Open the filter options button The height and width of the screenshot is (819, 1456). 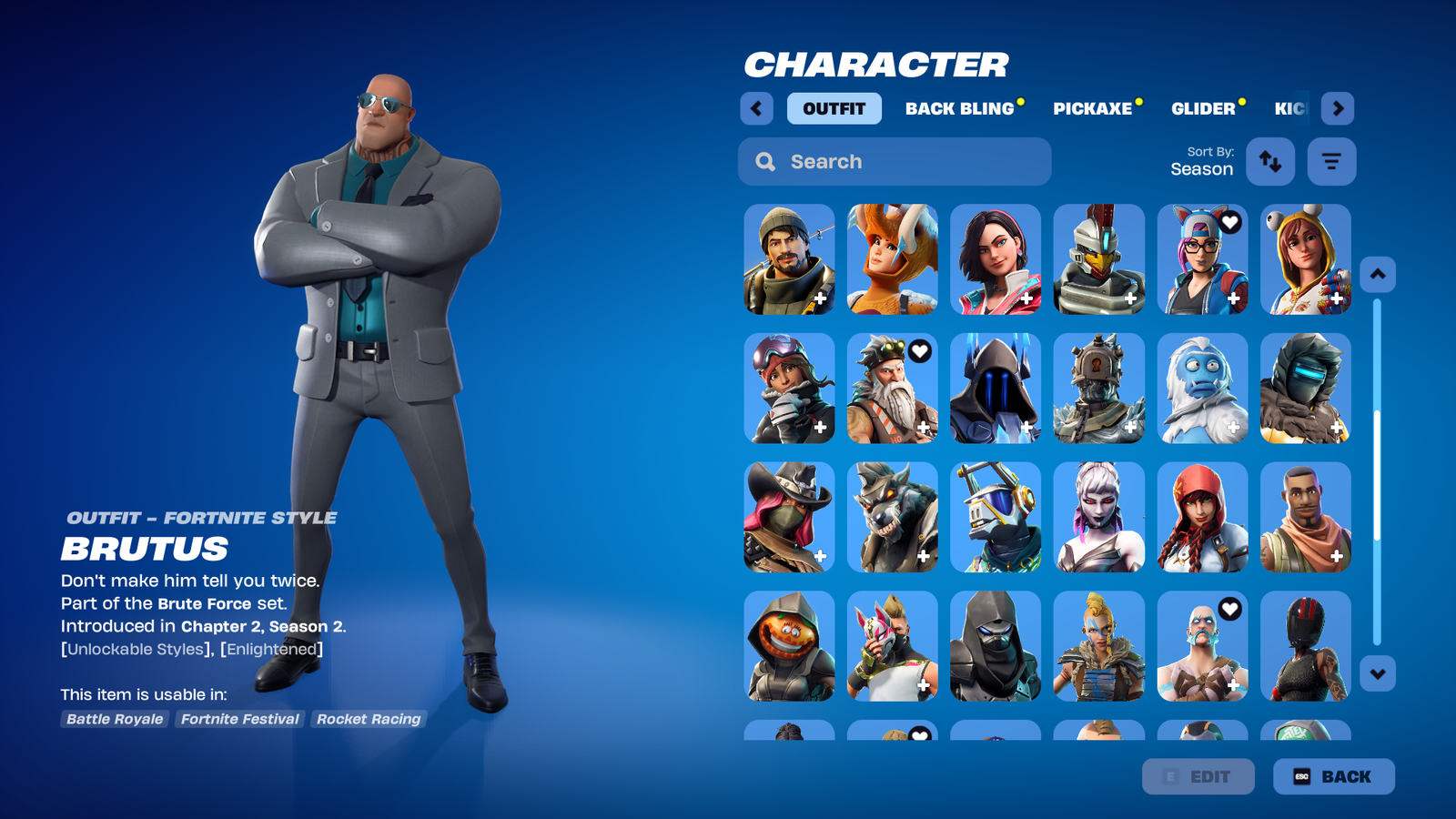[x=1331, y=162]
